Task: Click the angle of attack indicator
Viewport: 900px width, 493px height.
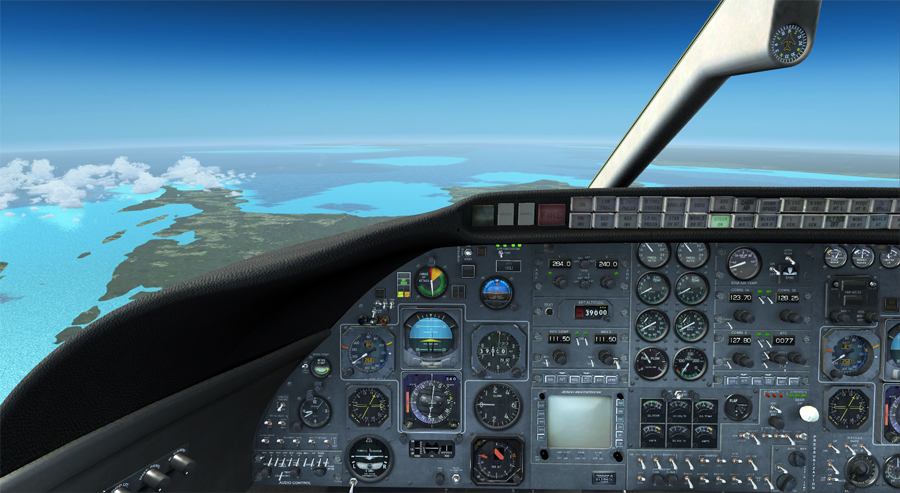Action: pyautogui.click(x=432, y=281)
